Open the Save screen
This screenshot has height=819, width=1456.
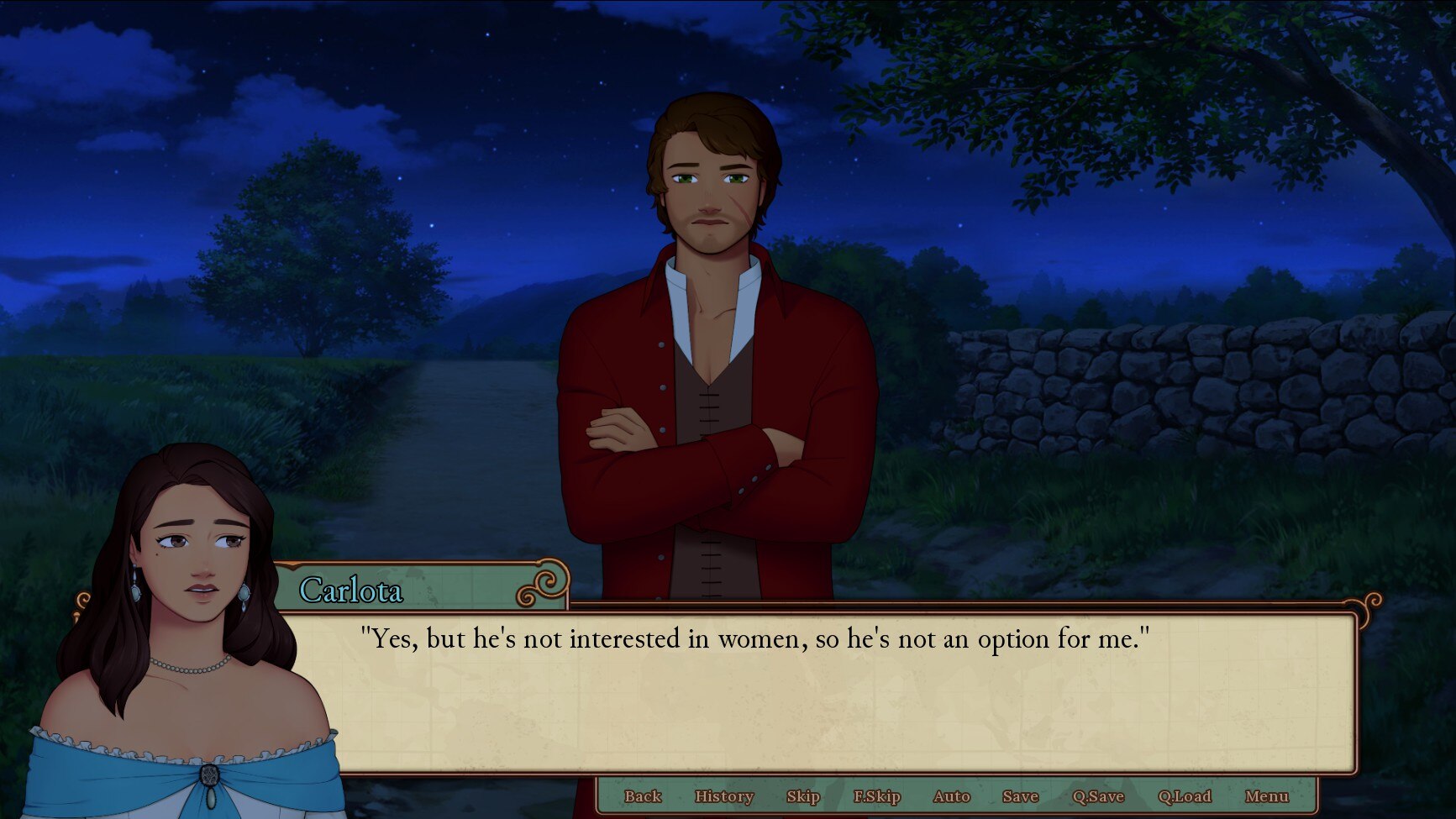point(1020,796)
